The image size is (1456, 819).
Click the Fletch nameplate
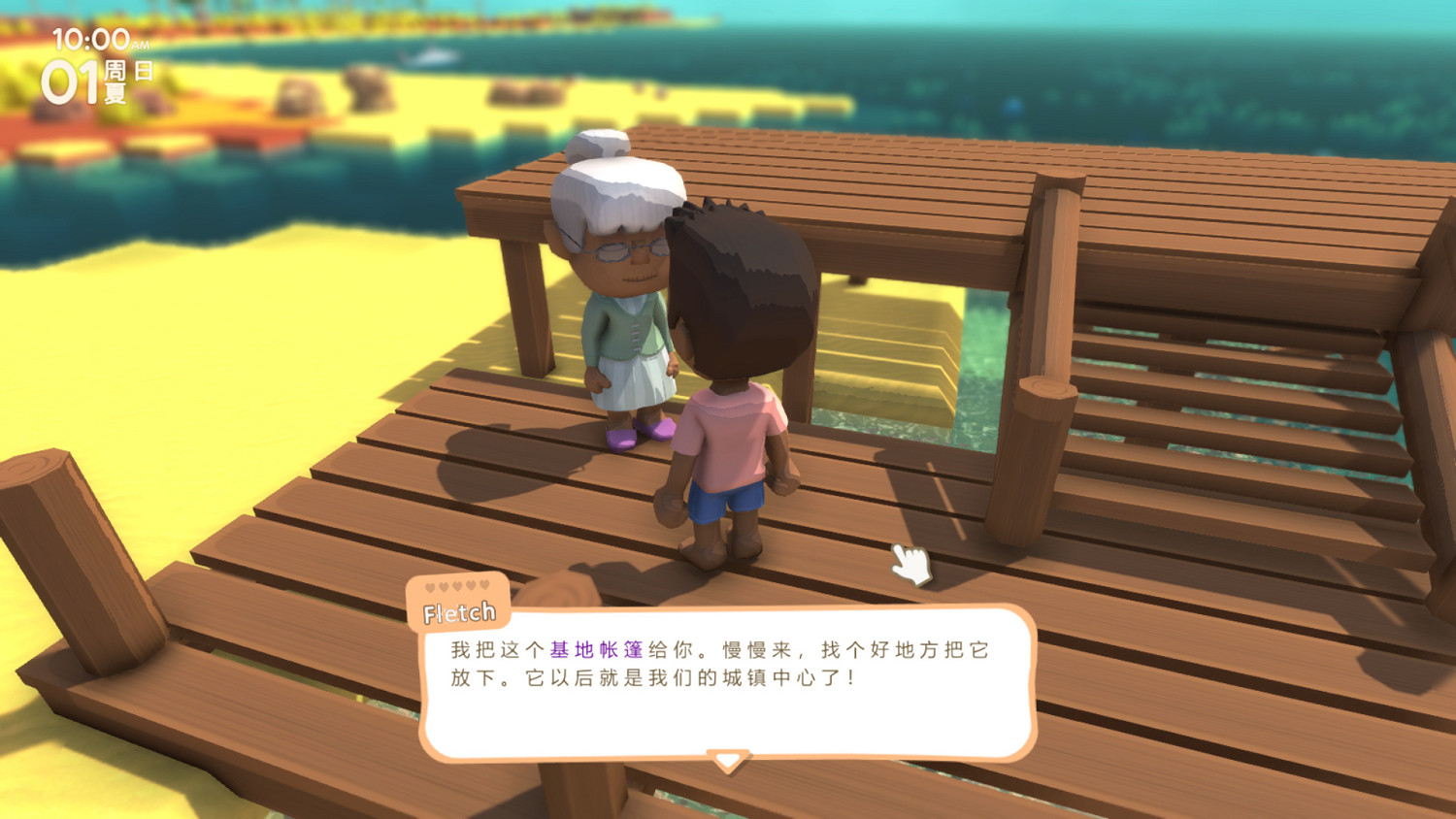459,611
